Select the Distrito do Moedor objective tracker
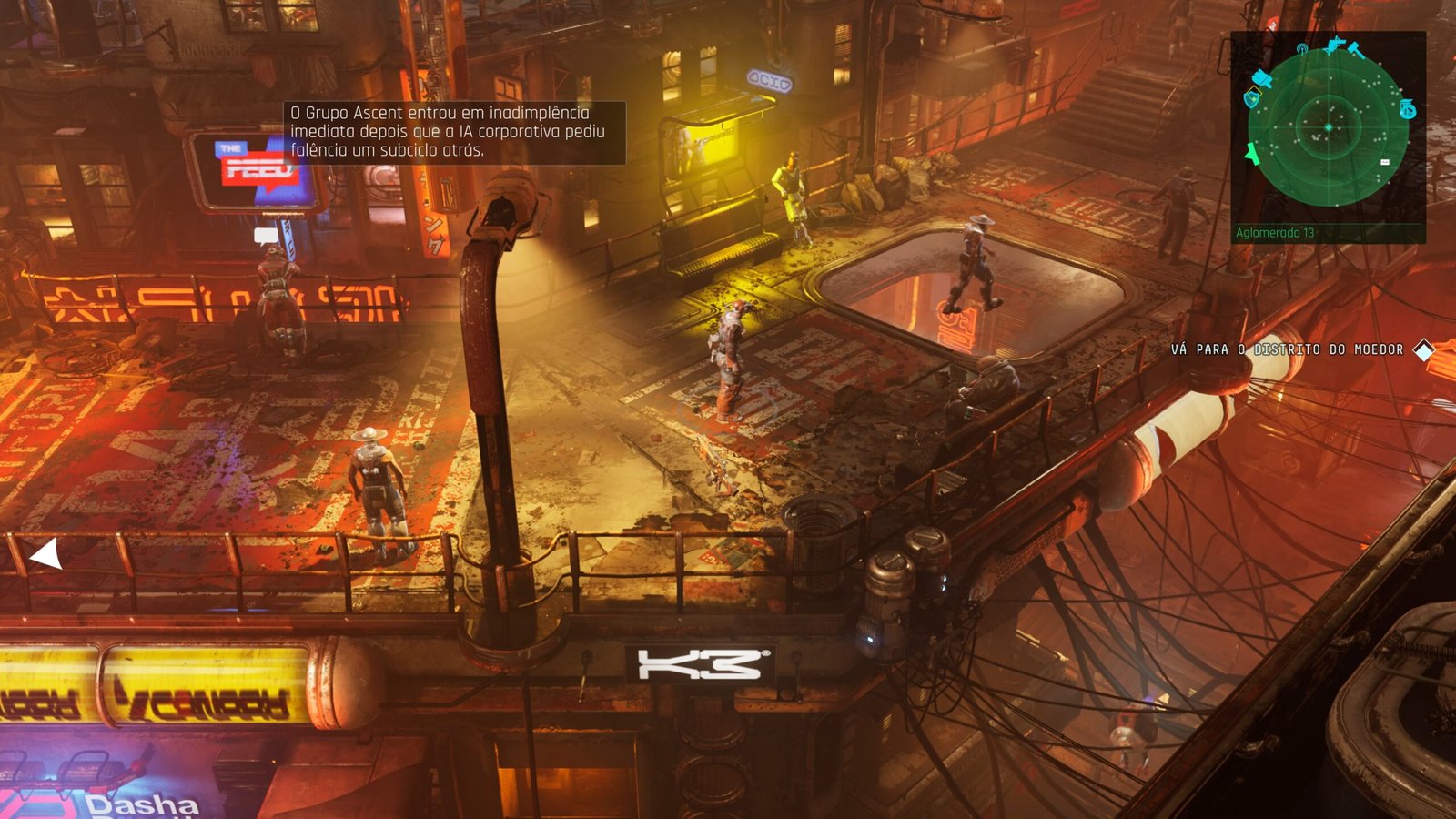 pyautogui.click(x=1287, y=349)
